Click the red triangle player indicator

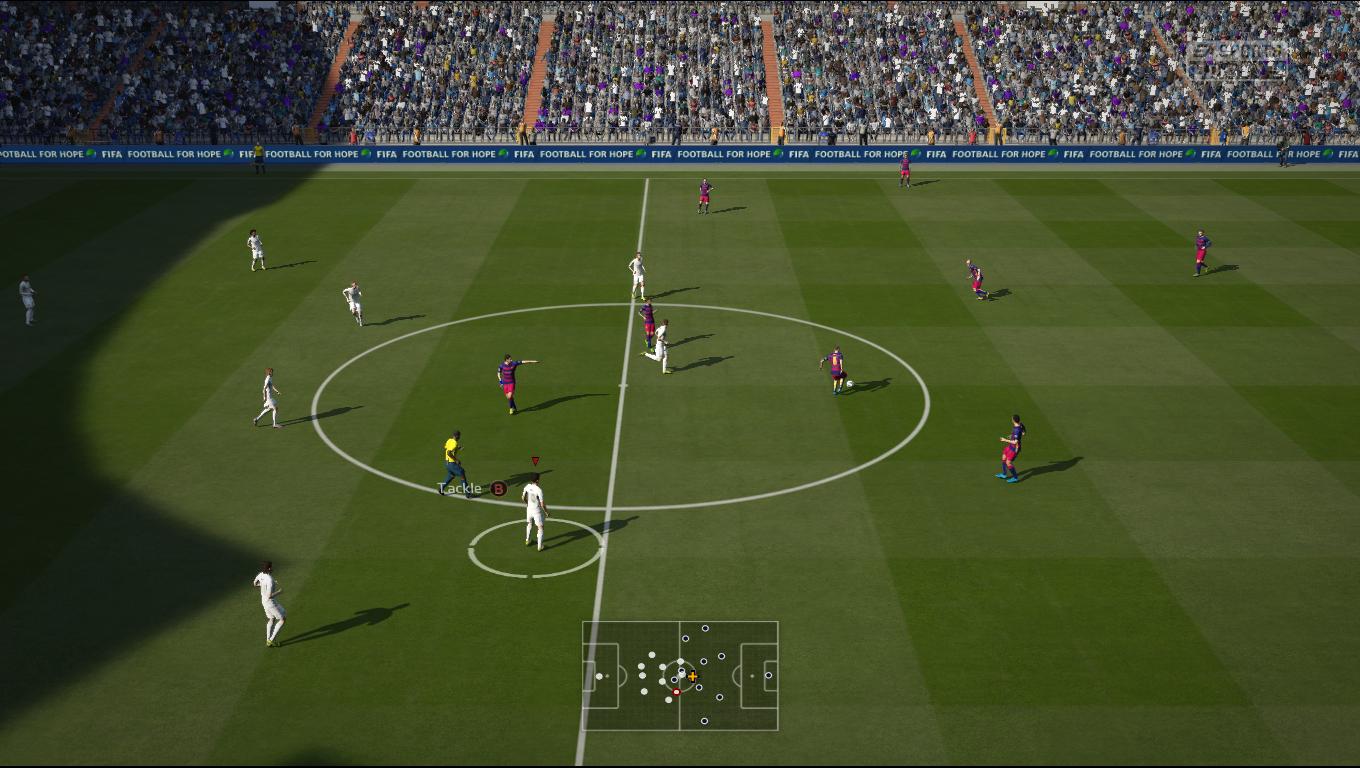536,460
